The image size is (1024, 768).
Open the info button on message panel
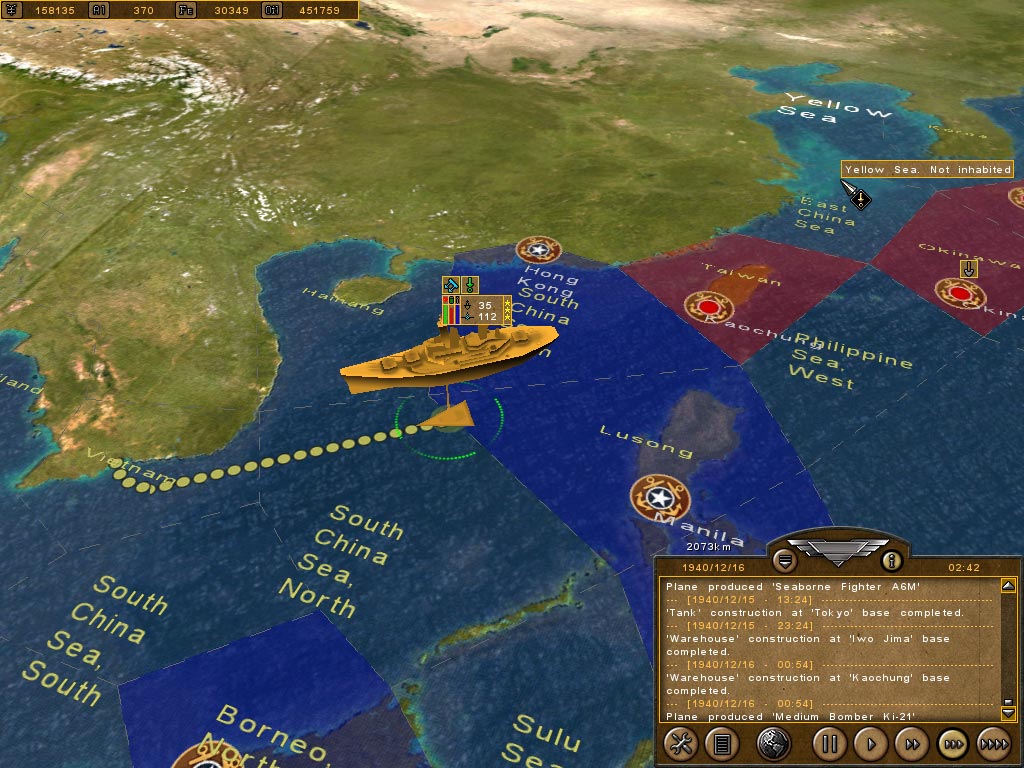[891, 560]
